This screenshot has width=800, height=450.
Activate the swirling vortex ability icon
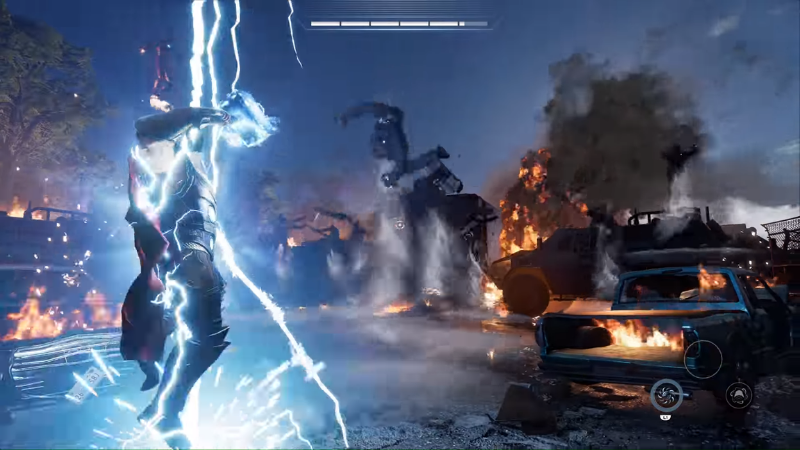666,395
